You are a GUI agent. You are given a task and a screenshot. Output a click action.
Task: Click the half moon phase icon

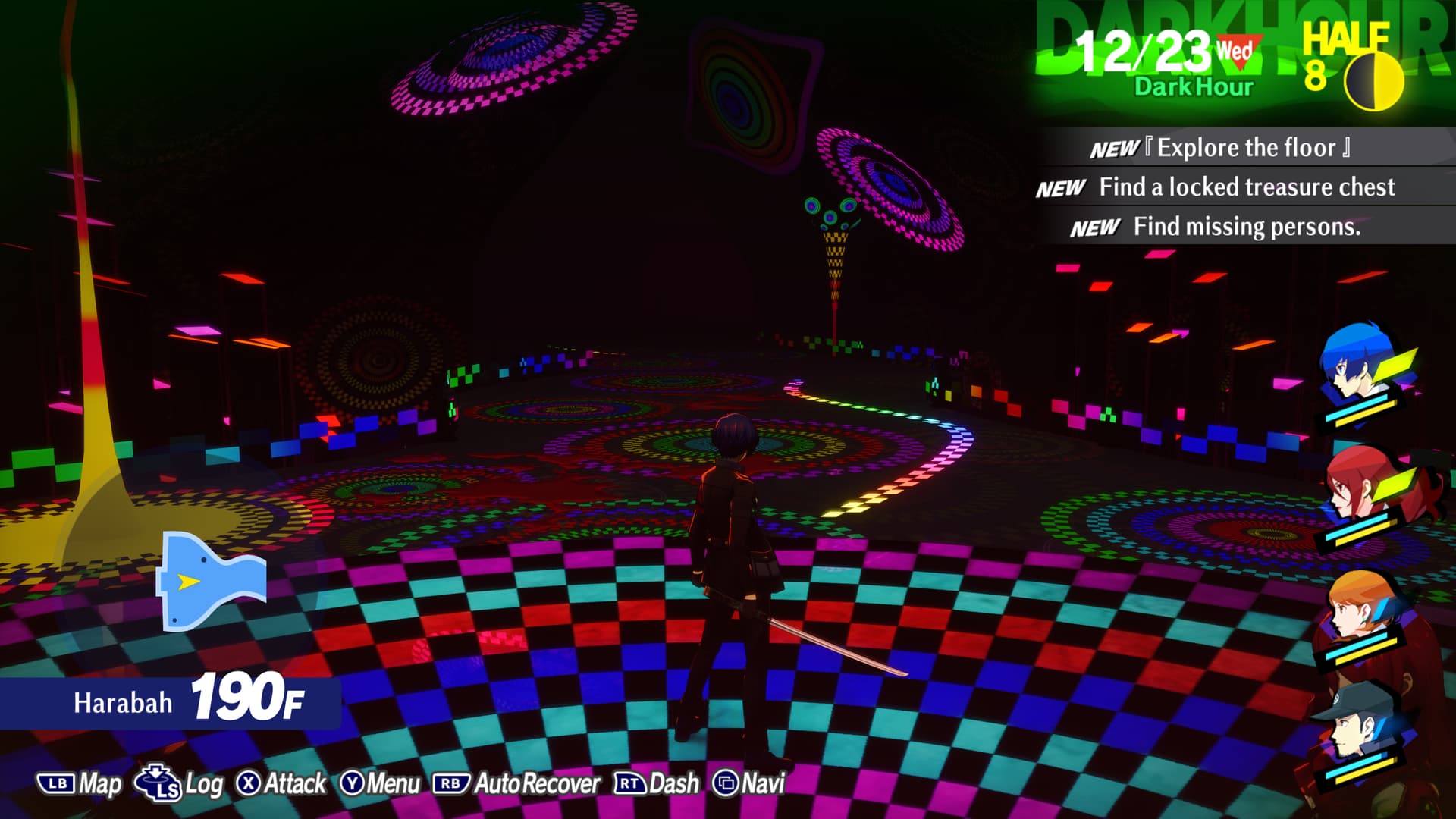pos(1373,81)
